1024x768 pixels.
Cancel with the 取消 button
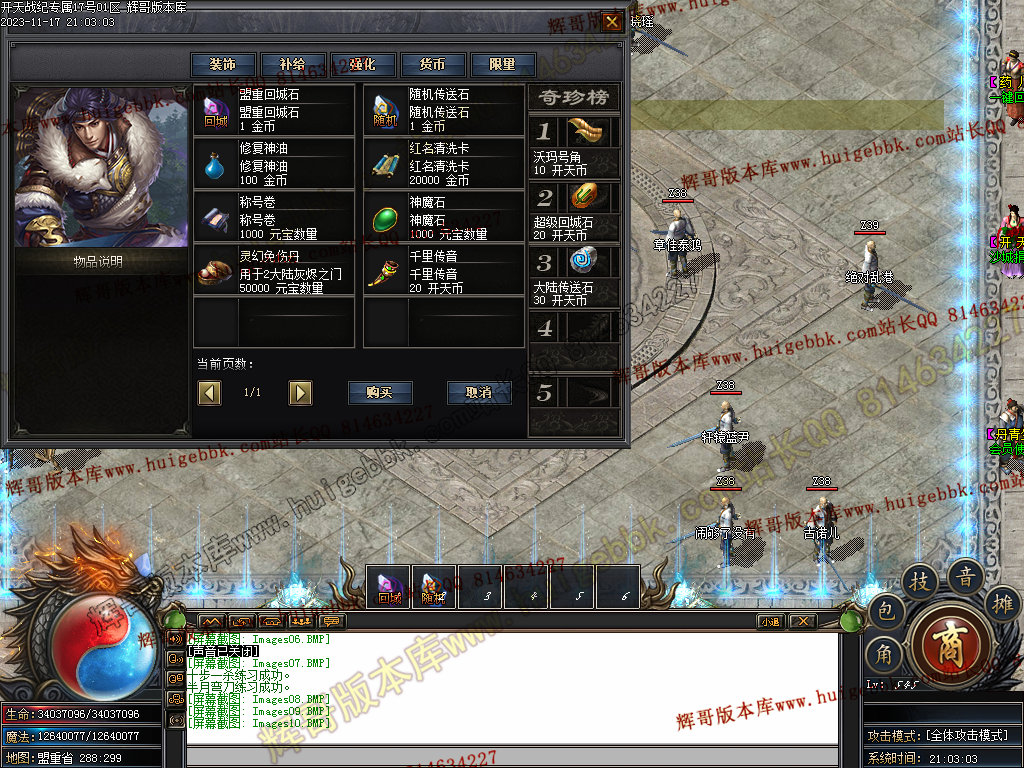pos(479,393)
